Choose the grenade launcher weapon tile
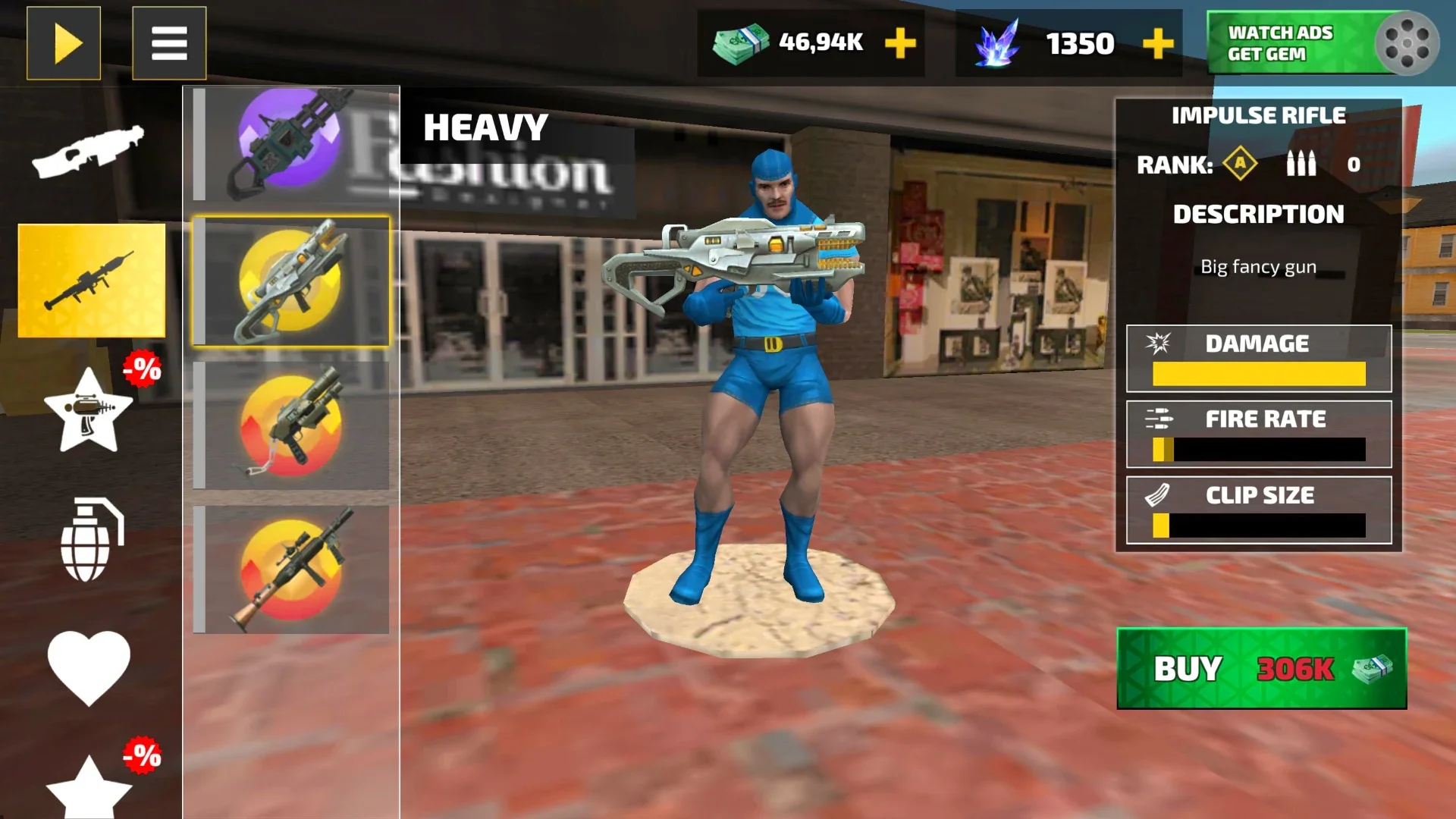The width and height of the screenshot is (1456, 819). click(x=292, y=425)
